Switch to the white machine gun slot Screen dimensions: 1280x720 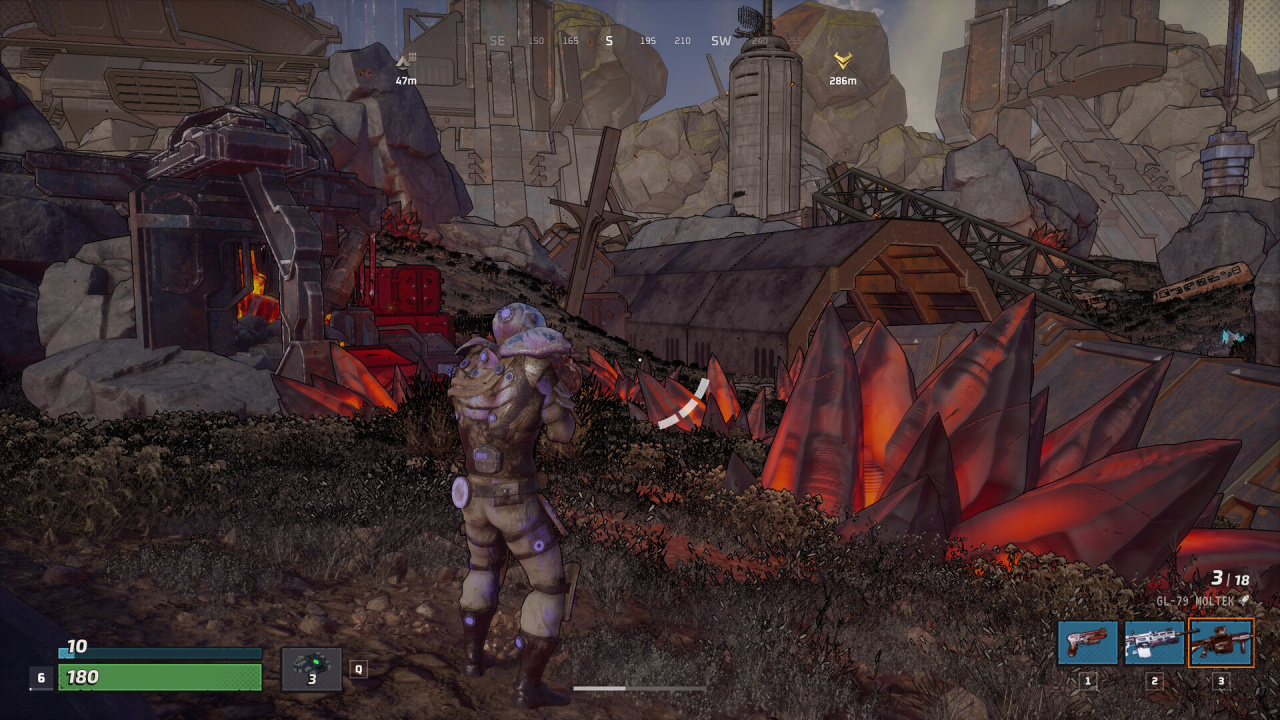click(1154, 642)
